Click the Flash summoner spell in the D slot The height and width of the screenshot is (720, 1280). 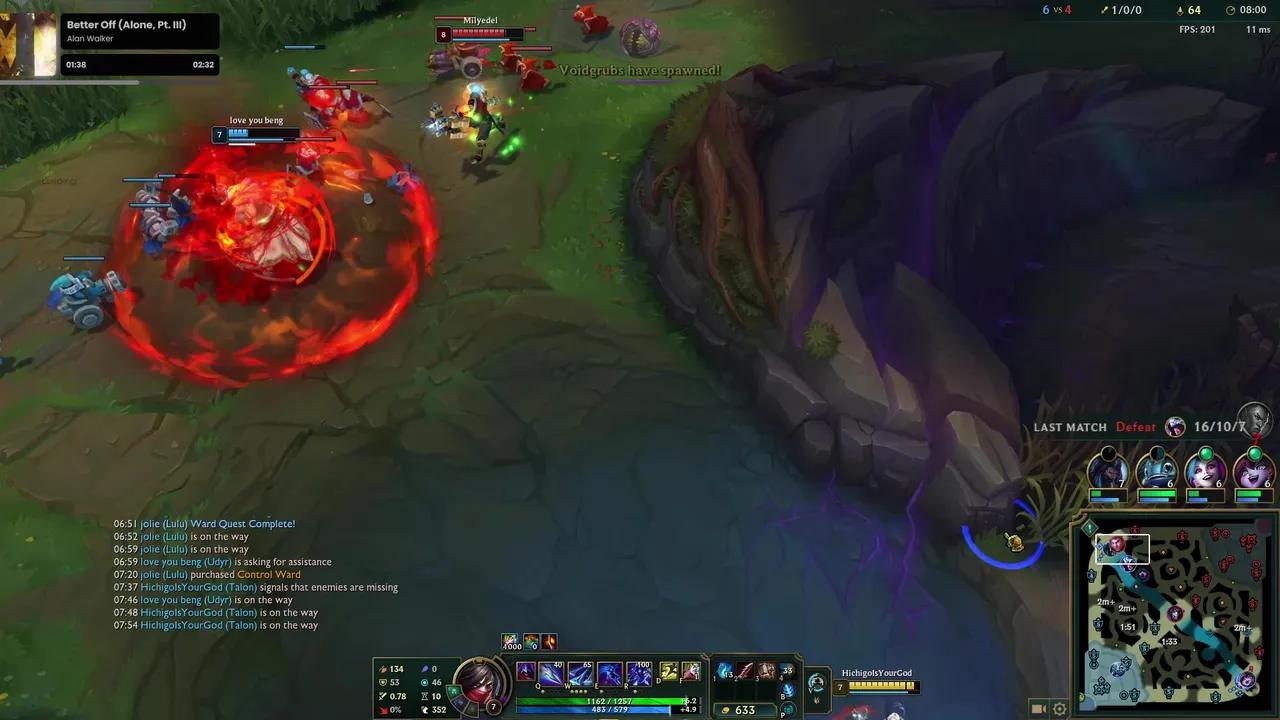(x=667, y=673)
